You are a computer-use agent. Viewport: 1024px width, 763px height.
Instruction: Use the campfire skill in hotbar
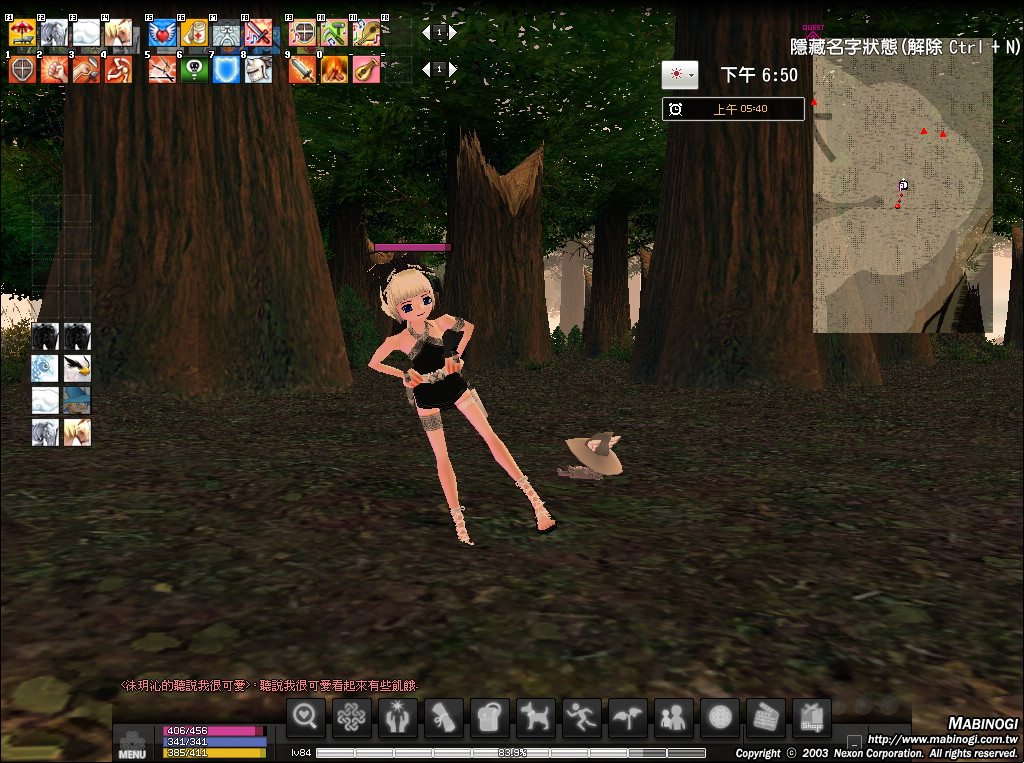tap(334, 69)
